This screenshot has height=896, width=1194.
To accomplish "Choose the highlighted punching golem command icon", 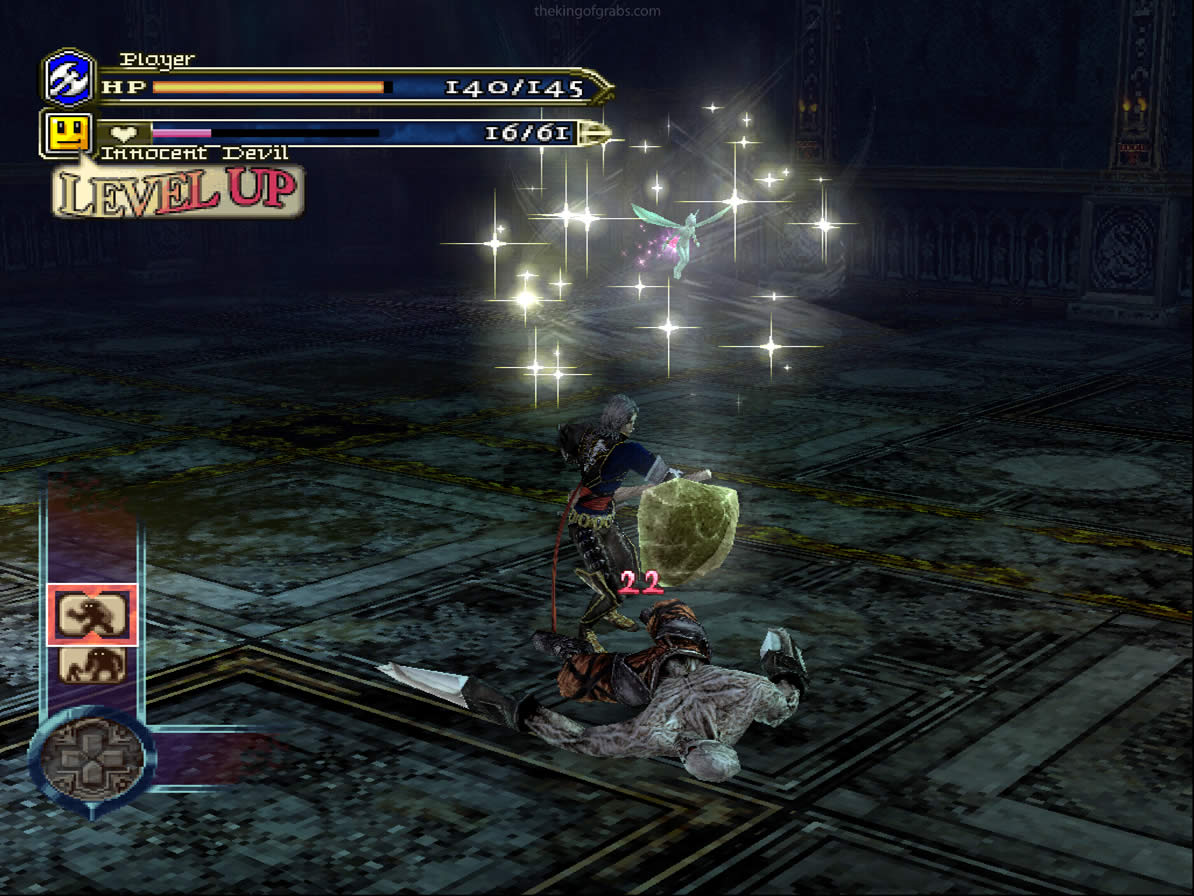I will coord(92,614).
